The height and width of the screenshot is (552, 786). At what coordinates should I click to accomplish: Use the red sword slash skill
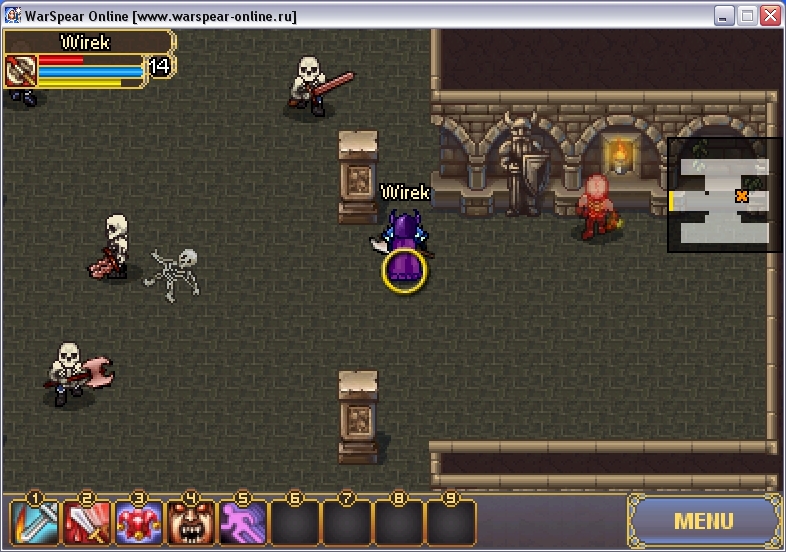pos(86,522)
